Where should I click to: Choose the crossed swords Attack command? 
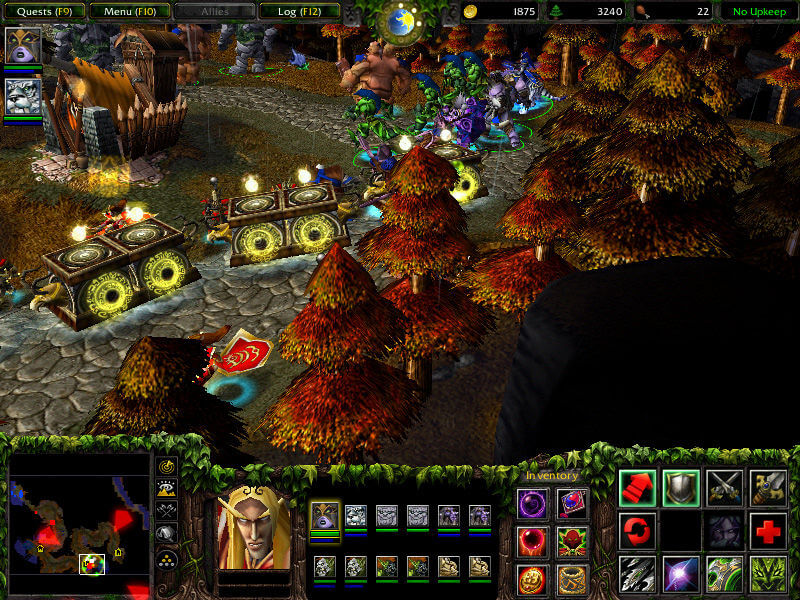[725, 487]
